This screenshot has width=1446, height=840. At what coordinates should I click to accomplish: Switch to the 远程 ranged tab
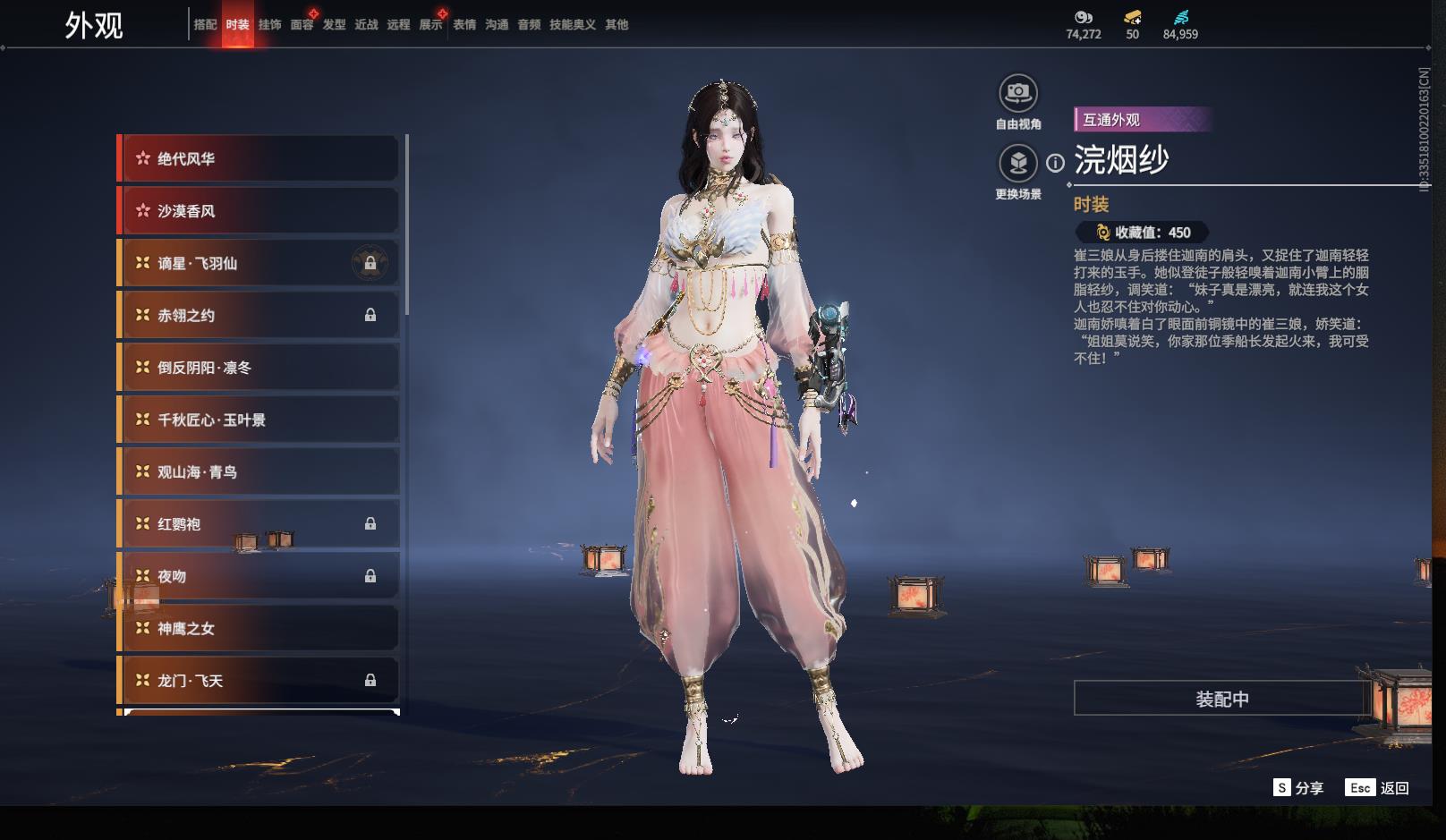pyautogui.click(x=398, y=25)
